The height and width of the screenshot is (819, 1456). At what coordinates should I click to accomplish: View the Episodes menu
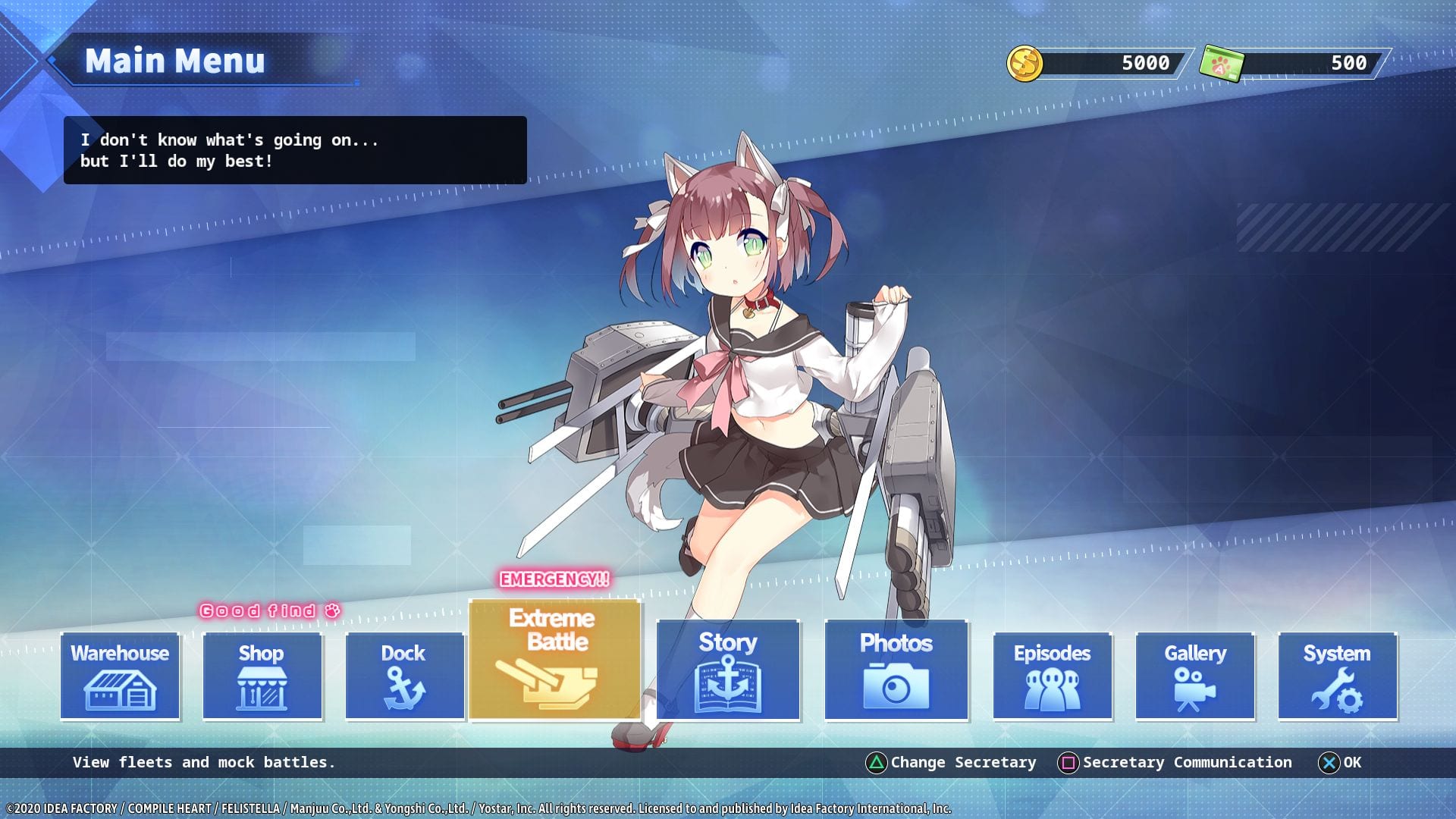coord(1052,676)
